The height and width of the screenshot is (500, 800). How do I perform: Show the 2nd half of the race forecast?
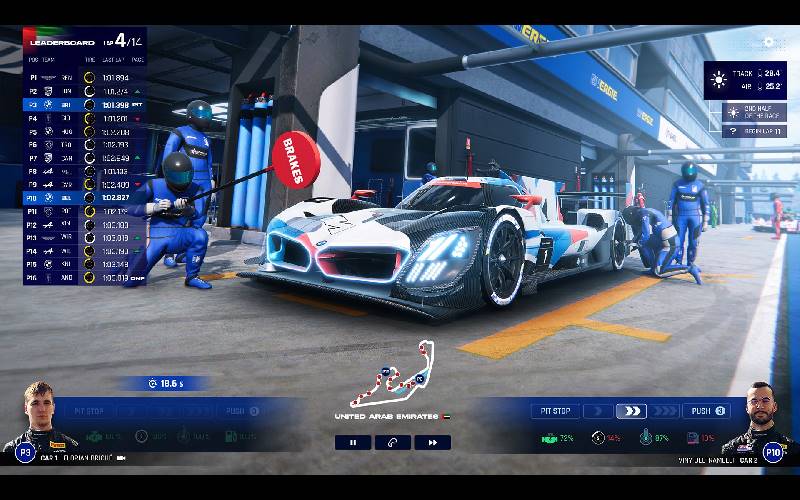(x=754, y=111)
